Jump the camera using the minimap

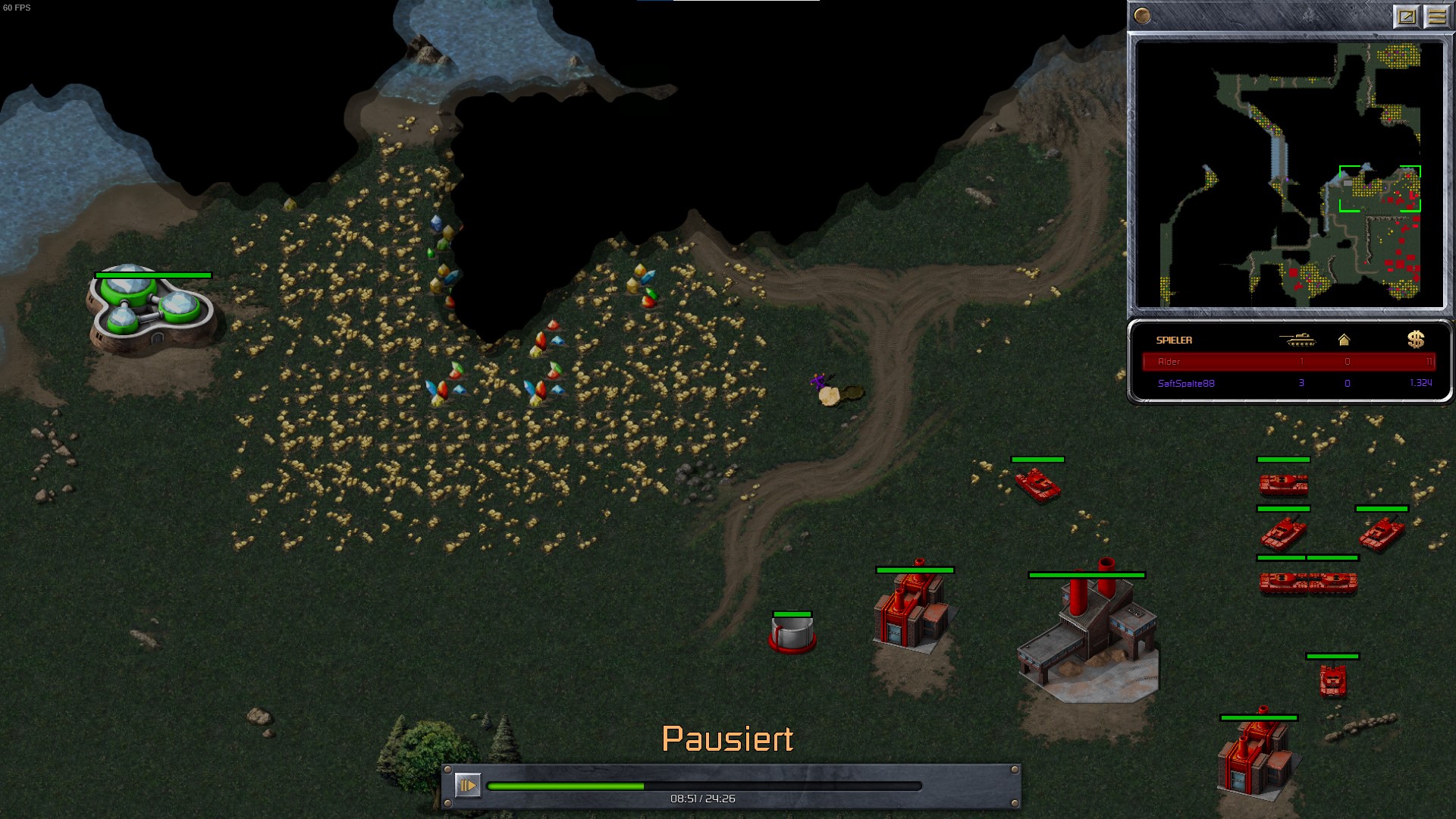pyautogui.click(x=1289, y=174)
